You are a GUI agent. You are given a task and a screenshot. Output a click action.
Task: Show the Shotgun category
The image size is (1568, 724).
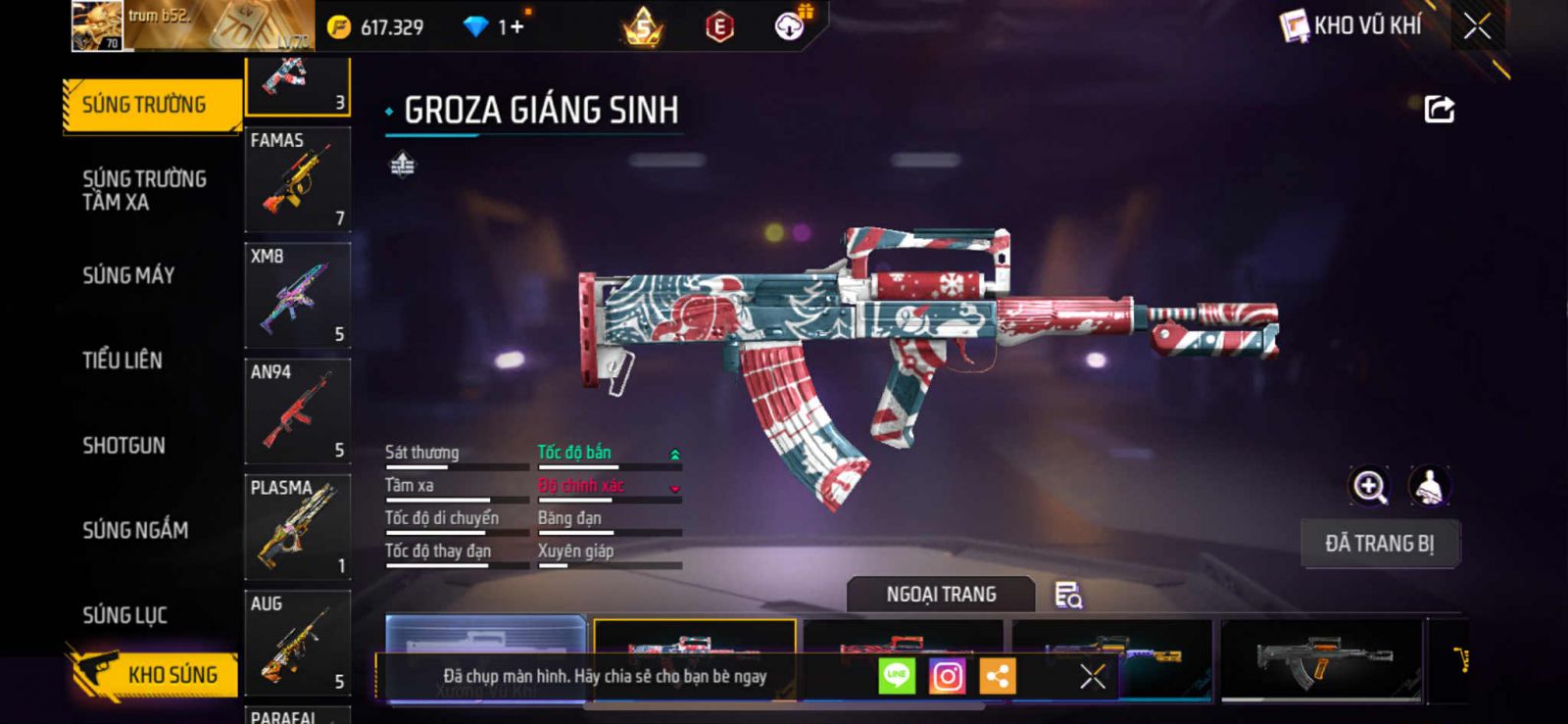click(123, 446)
